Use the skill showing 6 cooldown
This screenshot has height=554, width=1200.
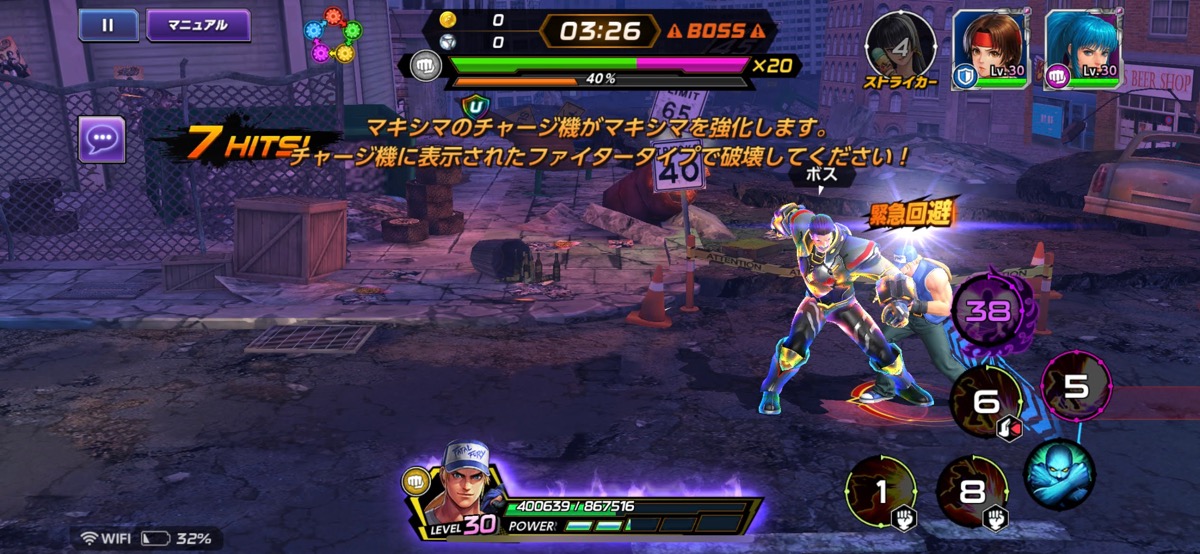tap(986, 403)
